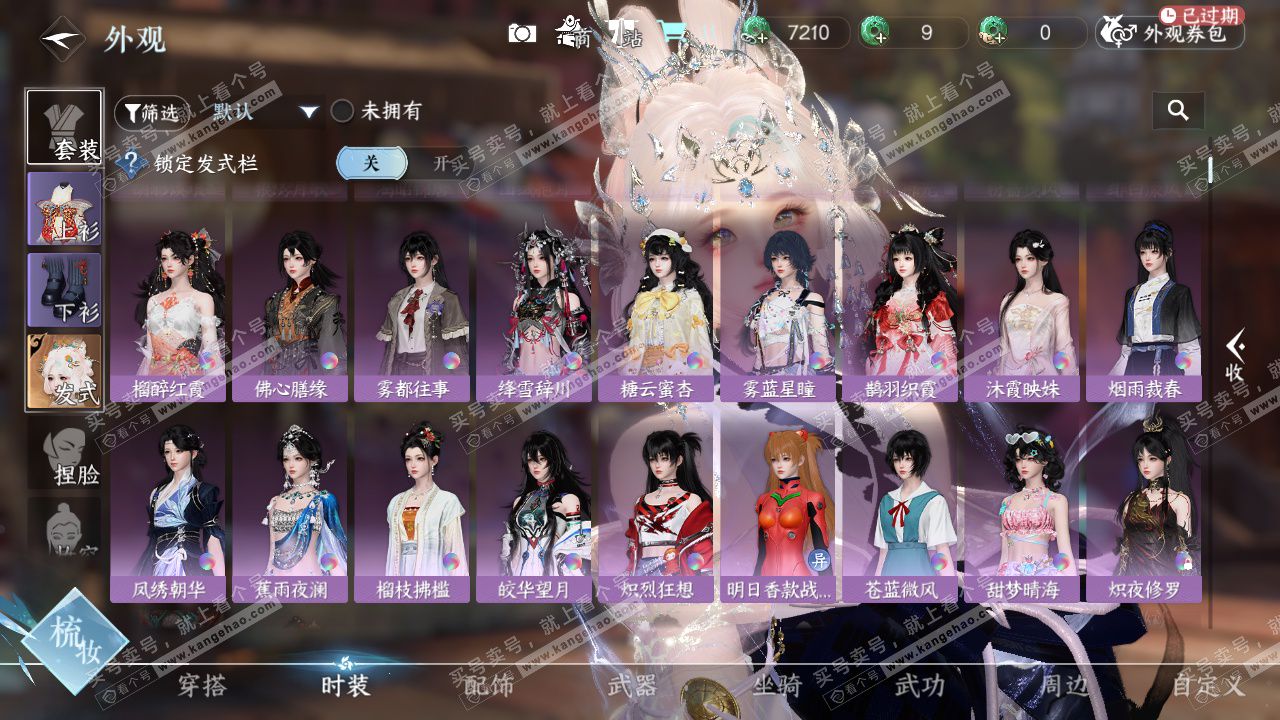
Task: Open the 外观券包 voucher pack
Action: click(1170, 33)
